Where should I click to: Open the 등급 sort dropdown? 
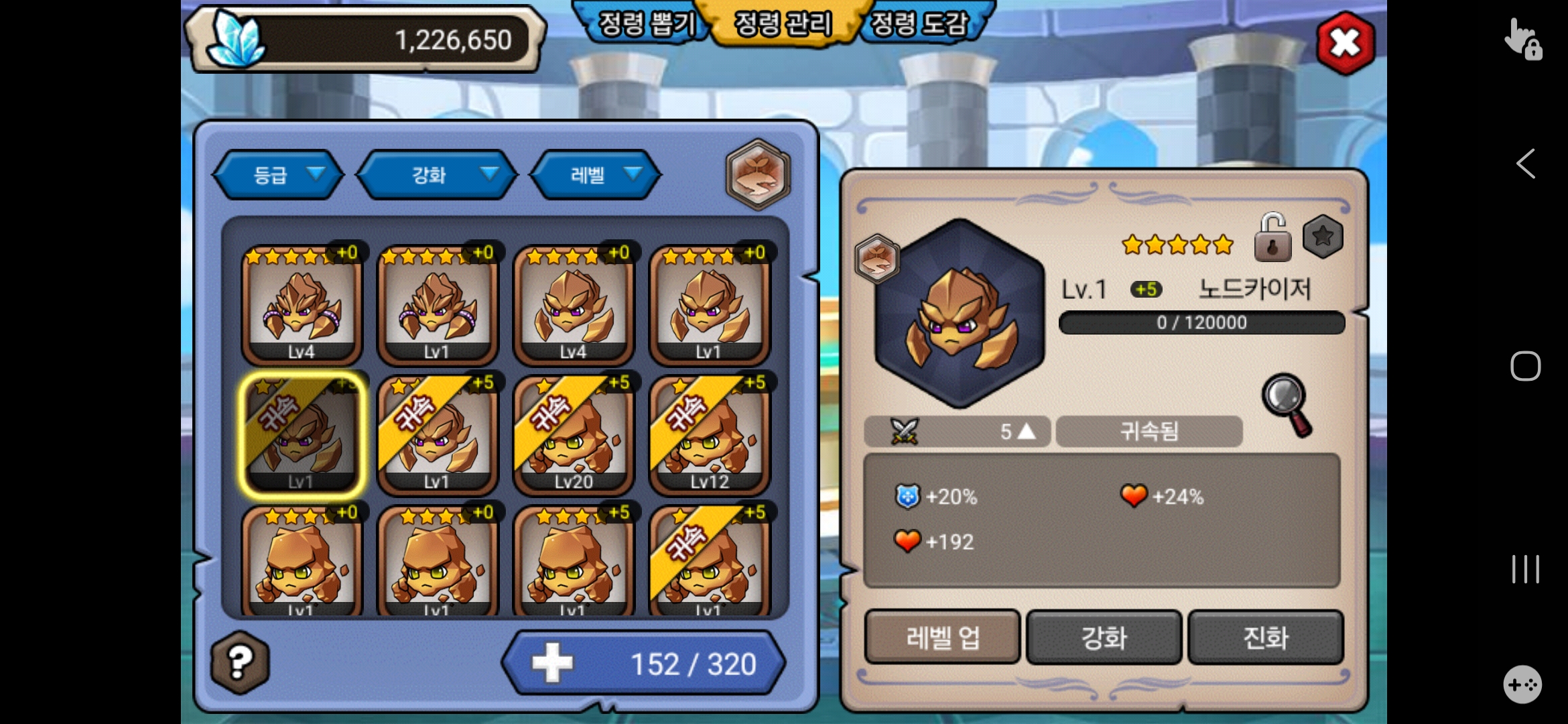[278, 175]
